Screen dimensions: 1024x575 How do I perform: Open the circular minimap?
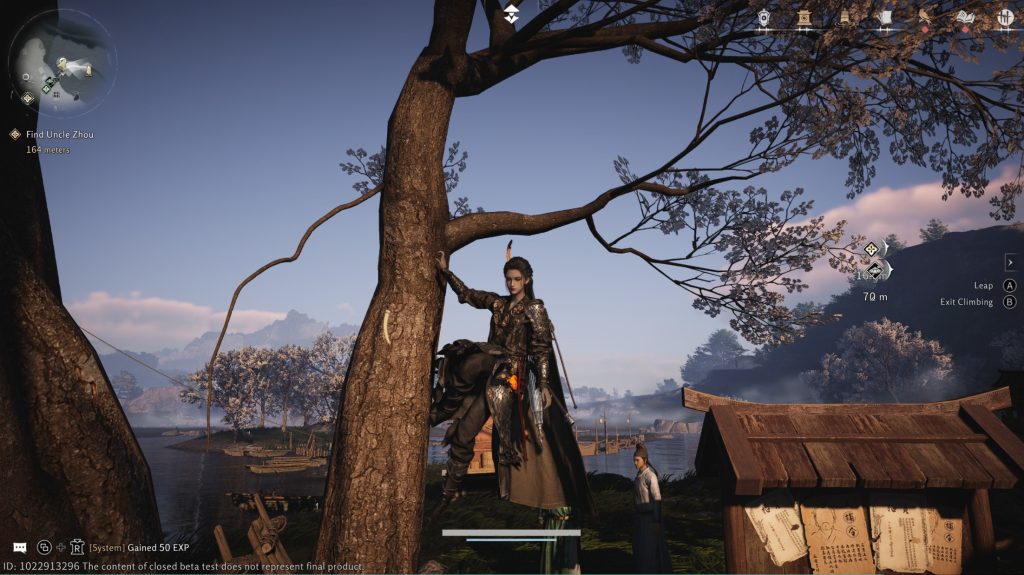pyautogui.click(x=62, y=61)
